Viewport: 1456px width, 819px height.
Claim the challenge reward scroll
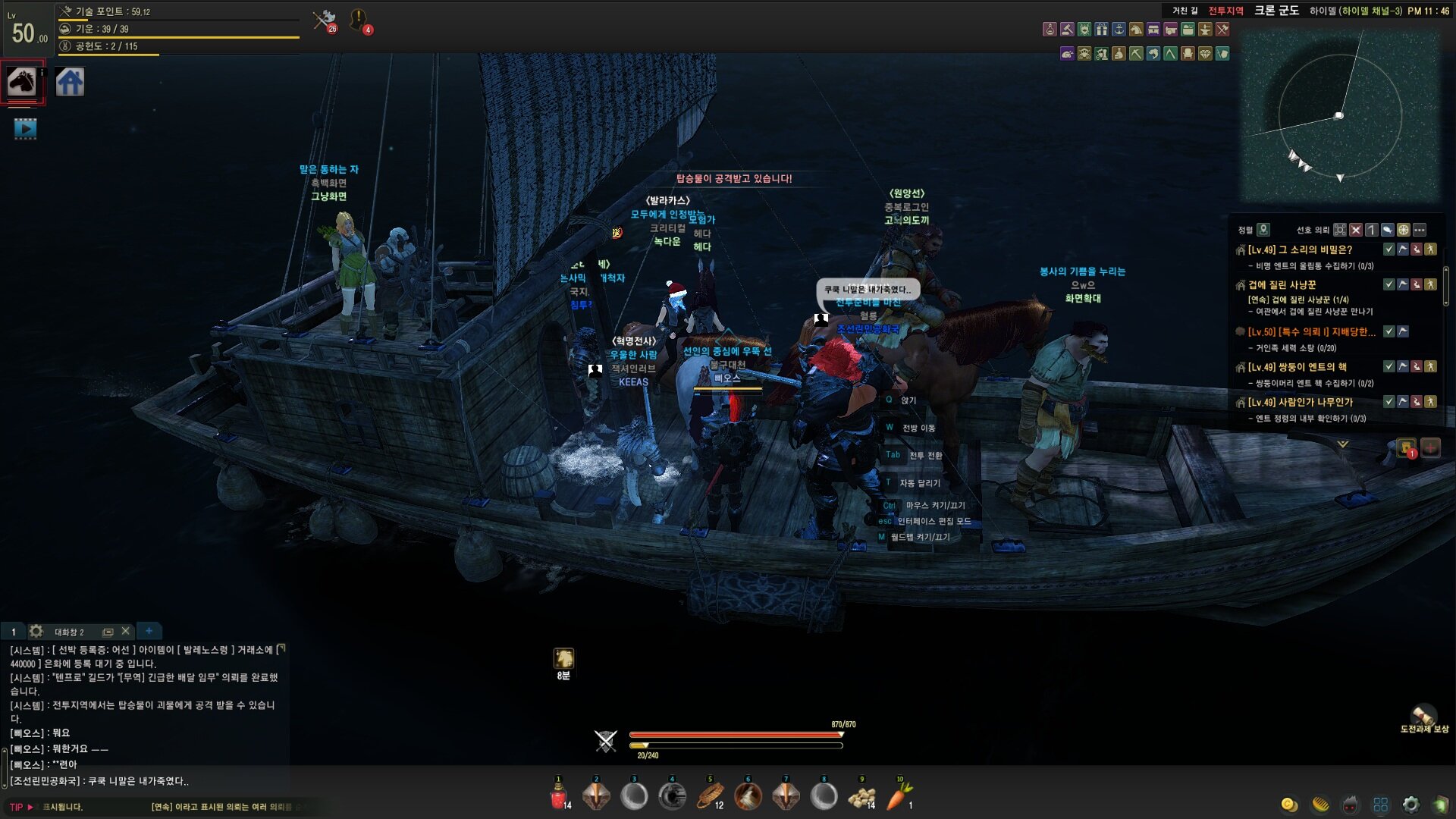1423,715
